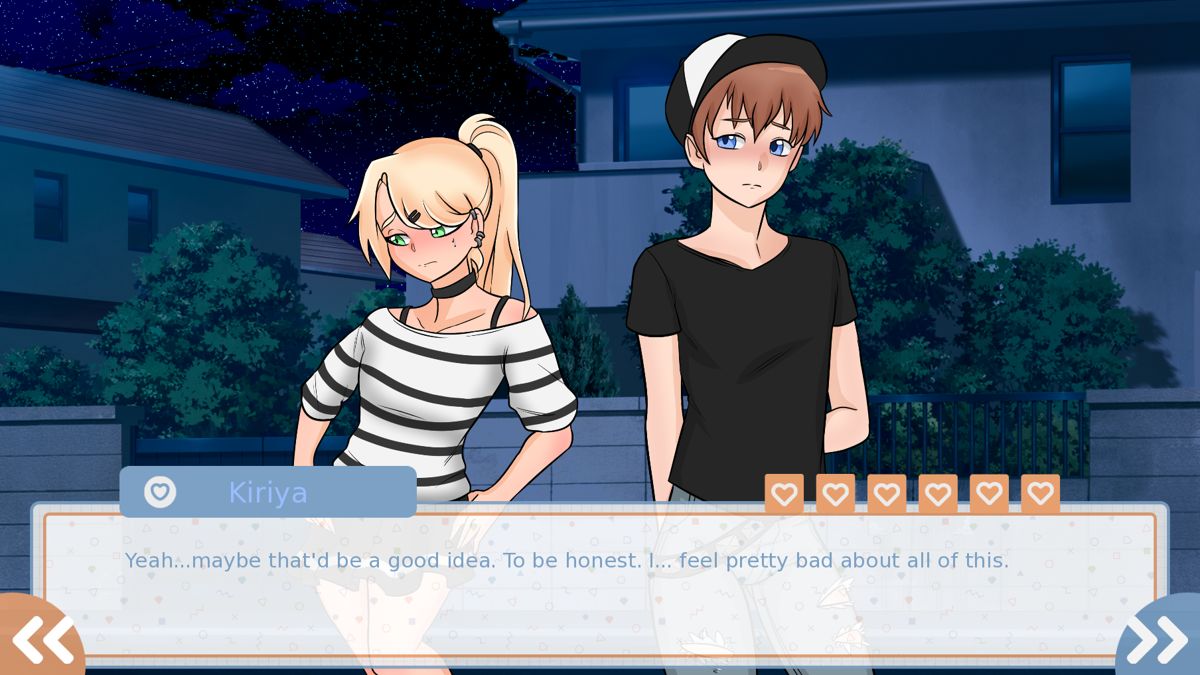Click the heart icon beside Kiriya's name
1200x675 pixels.
[160, 492]
